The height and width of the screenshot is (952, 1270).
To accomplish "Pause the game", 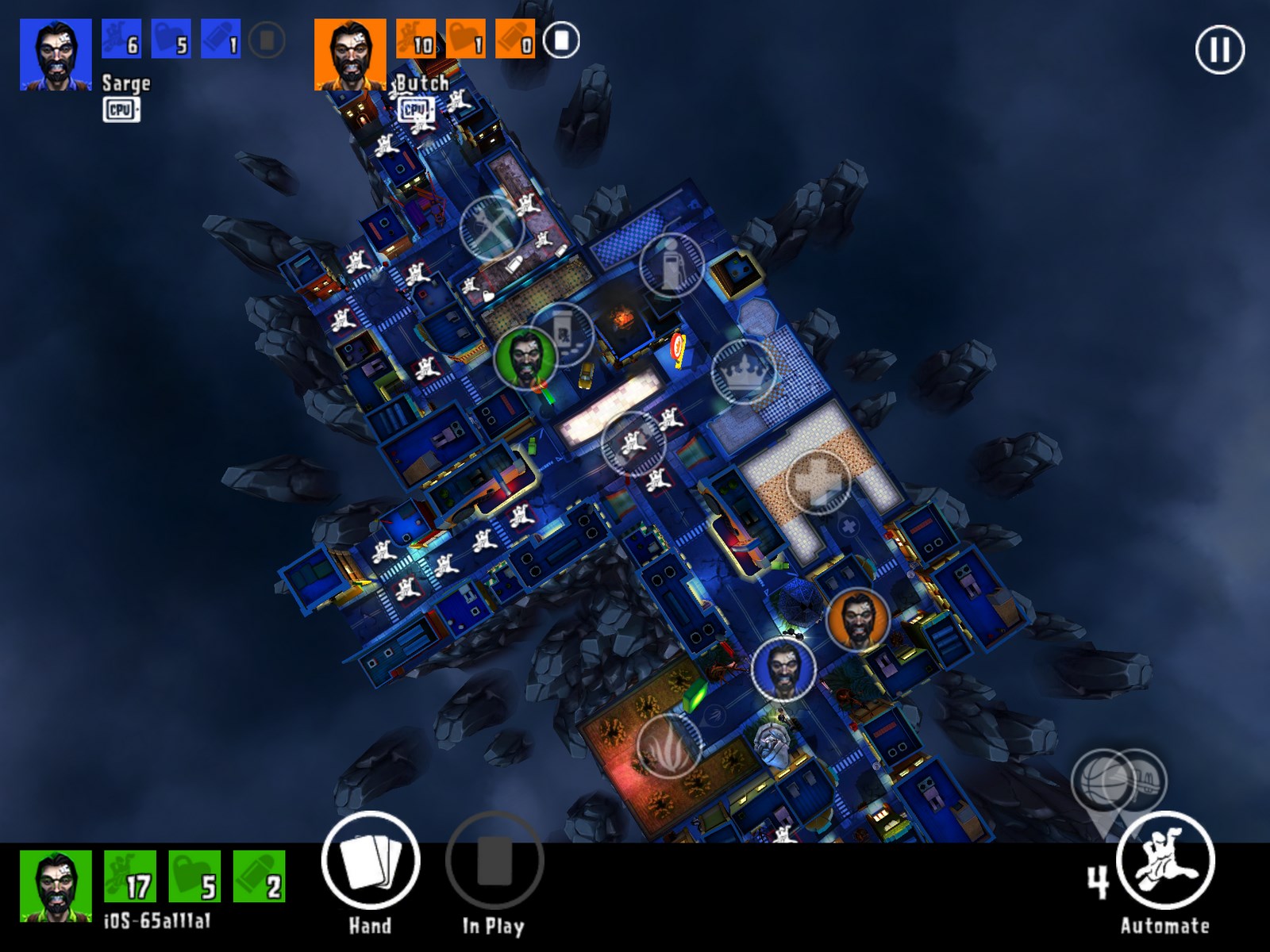I will click(x=1219, y=50).
